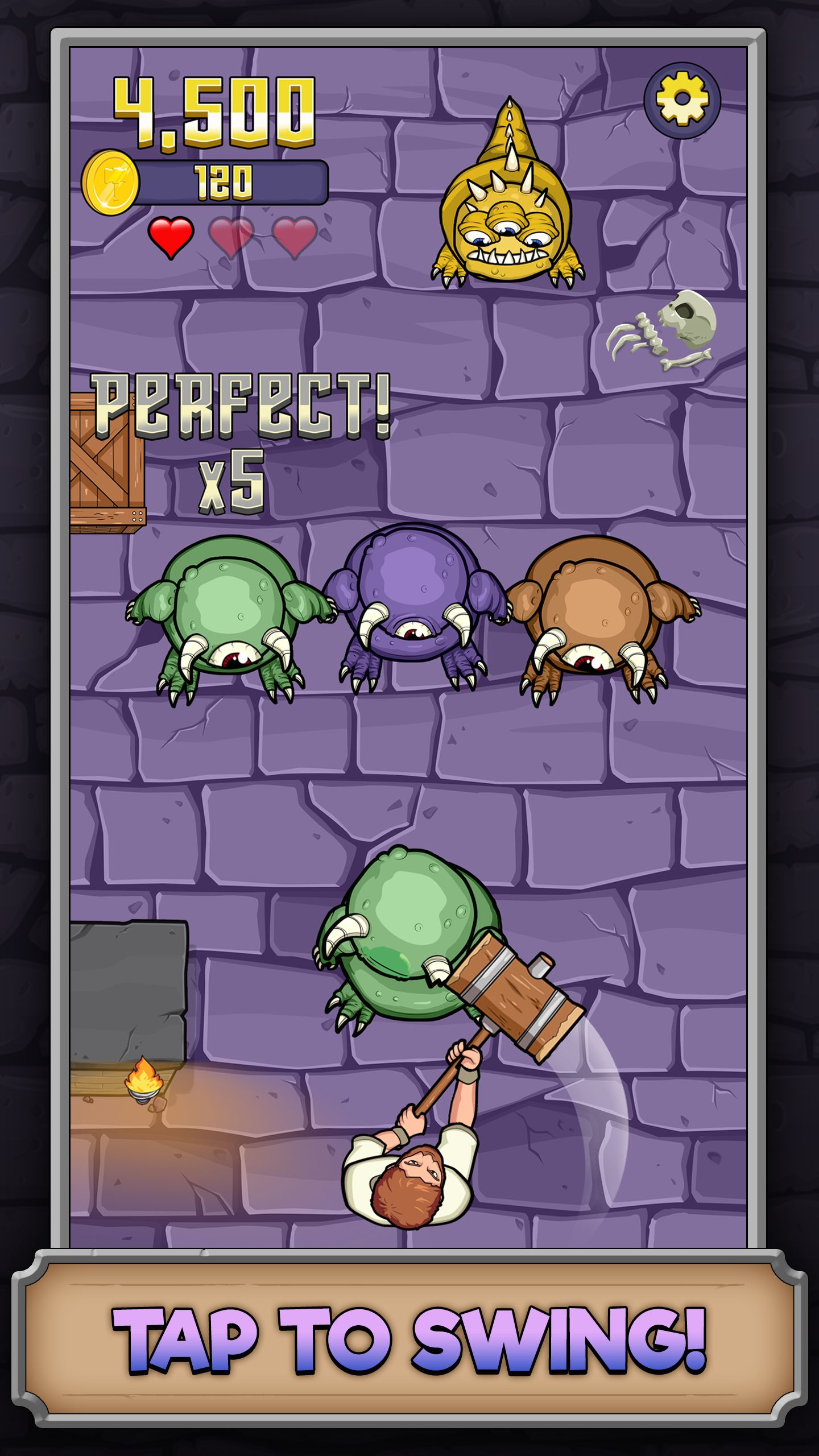The height and width of the screenshot is (1456, 819).
Task: Click the skull and bones decoration
Action: [x=660, y=330]
